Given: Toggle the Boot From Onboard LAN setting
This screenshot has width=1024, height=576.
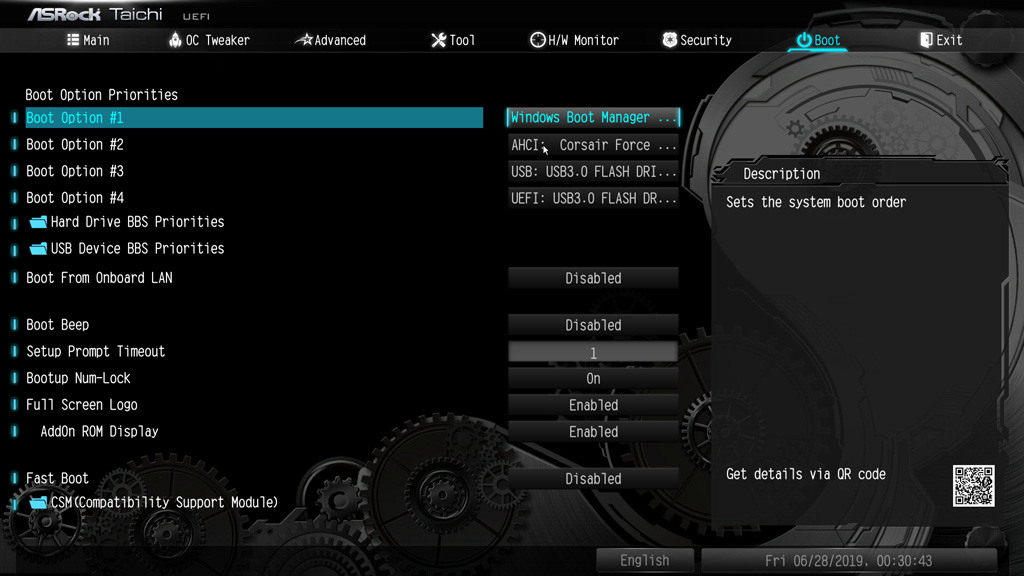Looking at the screenshot, I should (593, 278).
